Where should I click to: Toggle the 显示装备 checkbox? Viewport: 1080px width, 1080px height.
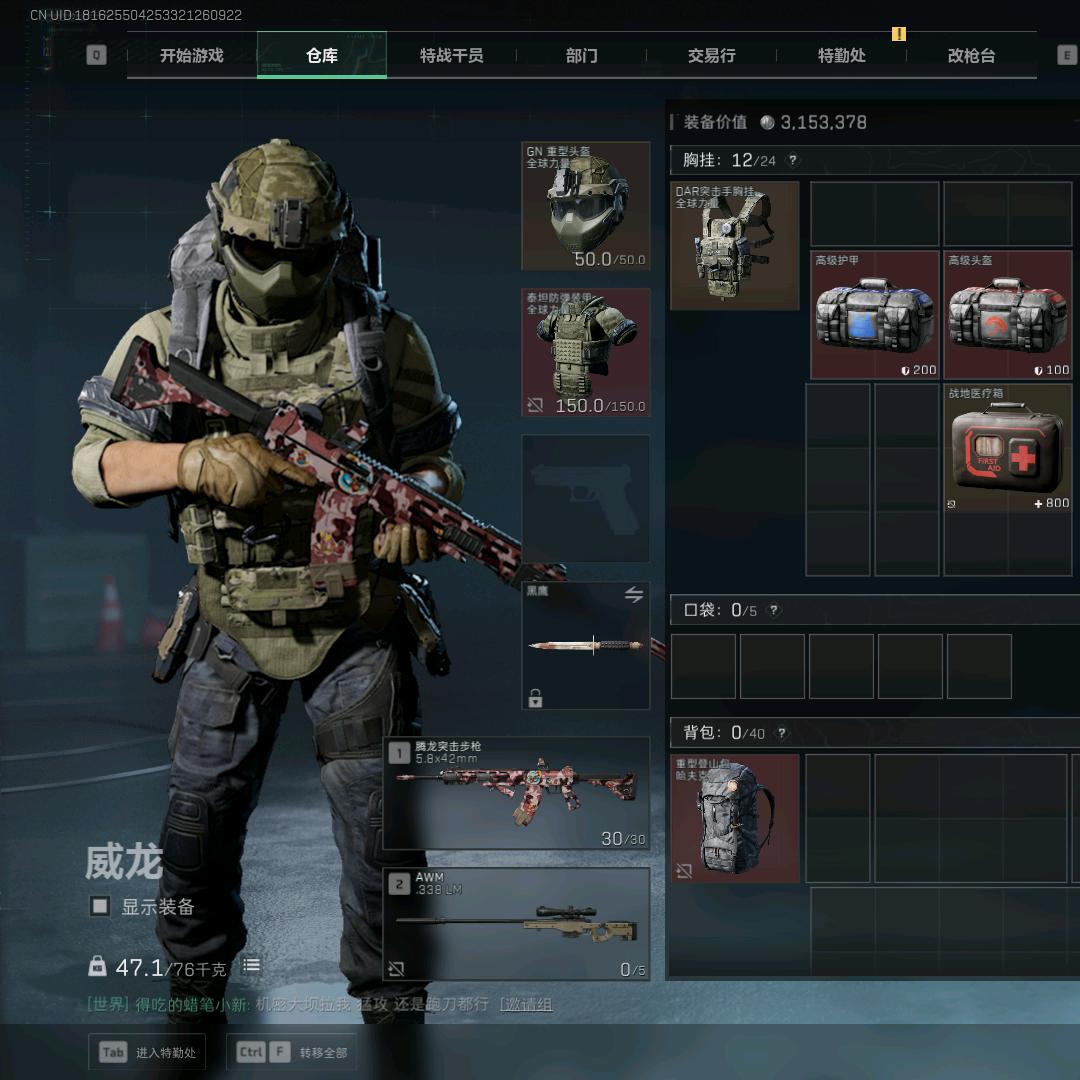(100, 906)
